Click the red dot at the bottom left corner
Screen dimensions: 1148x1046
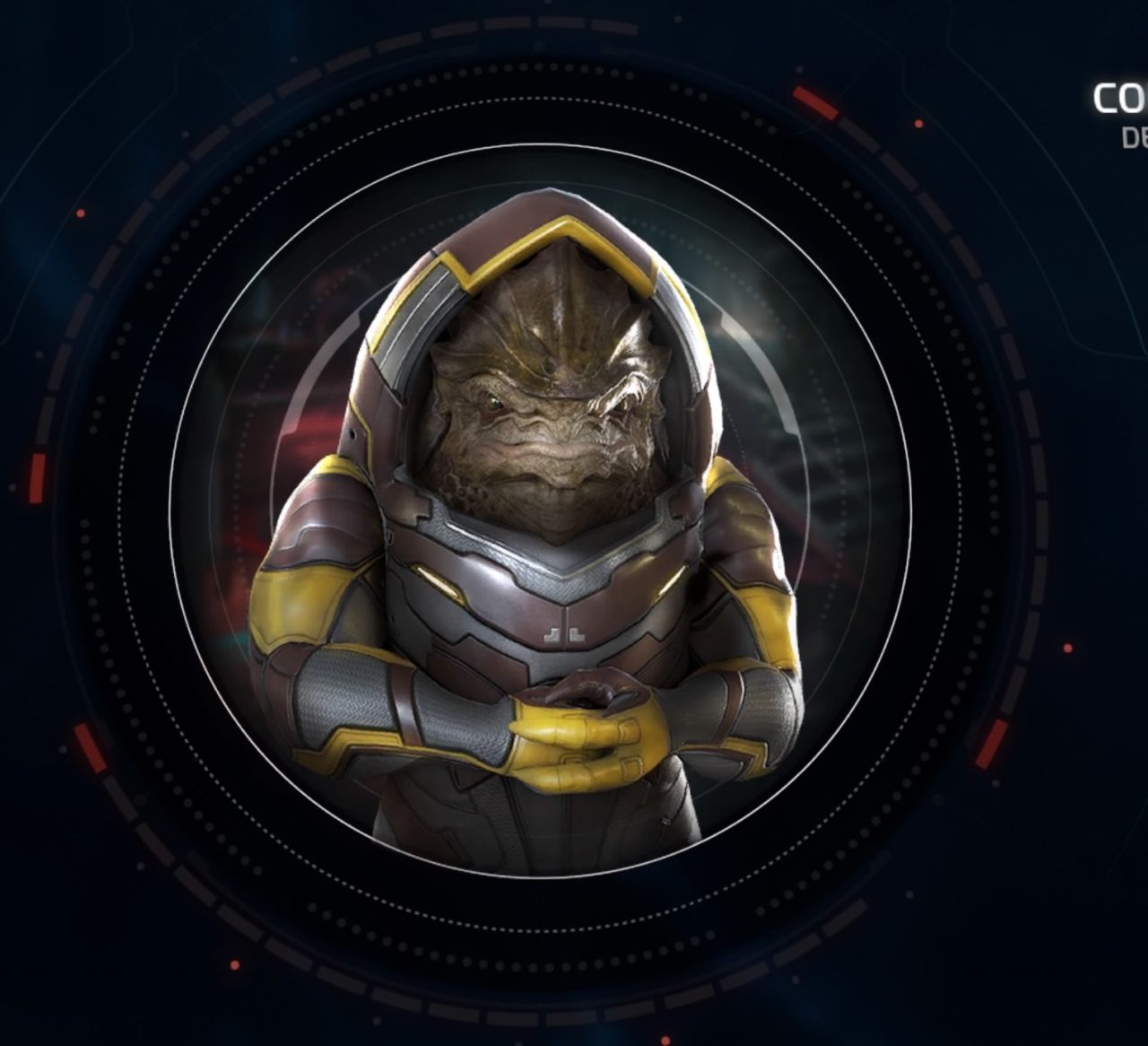click(x=235, y=965)
